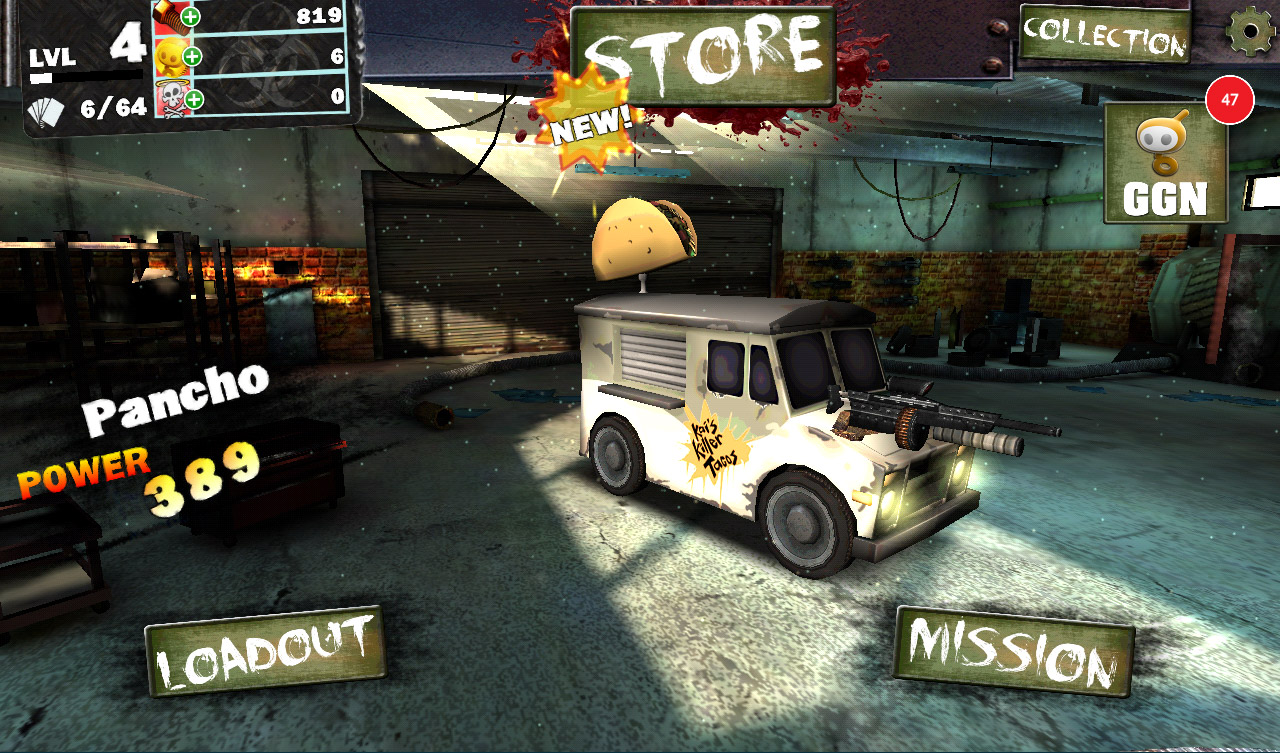Open the GGN network panel
Image resolution: width=1280 pixels, height=753 pixels.
click(1165, 164)
